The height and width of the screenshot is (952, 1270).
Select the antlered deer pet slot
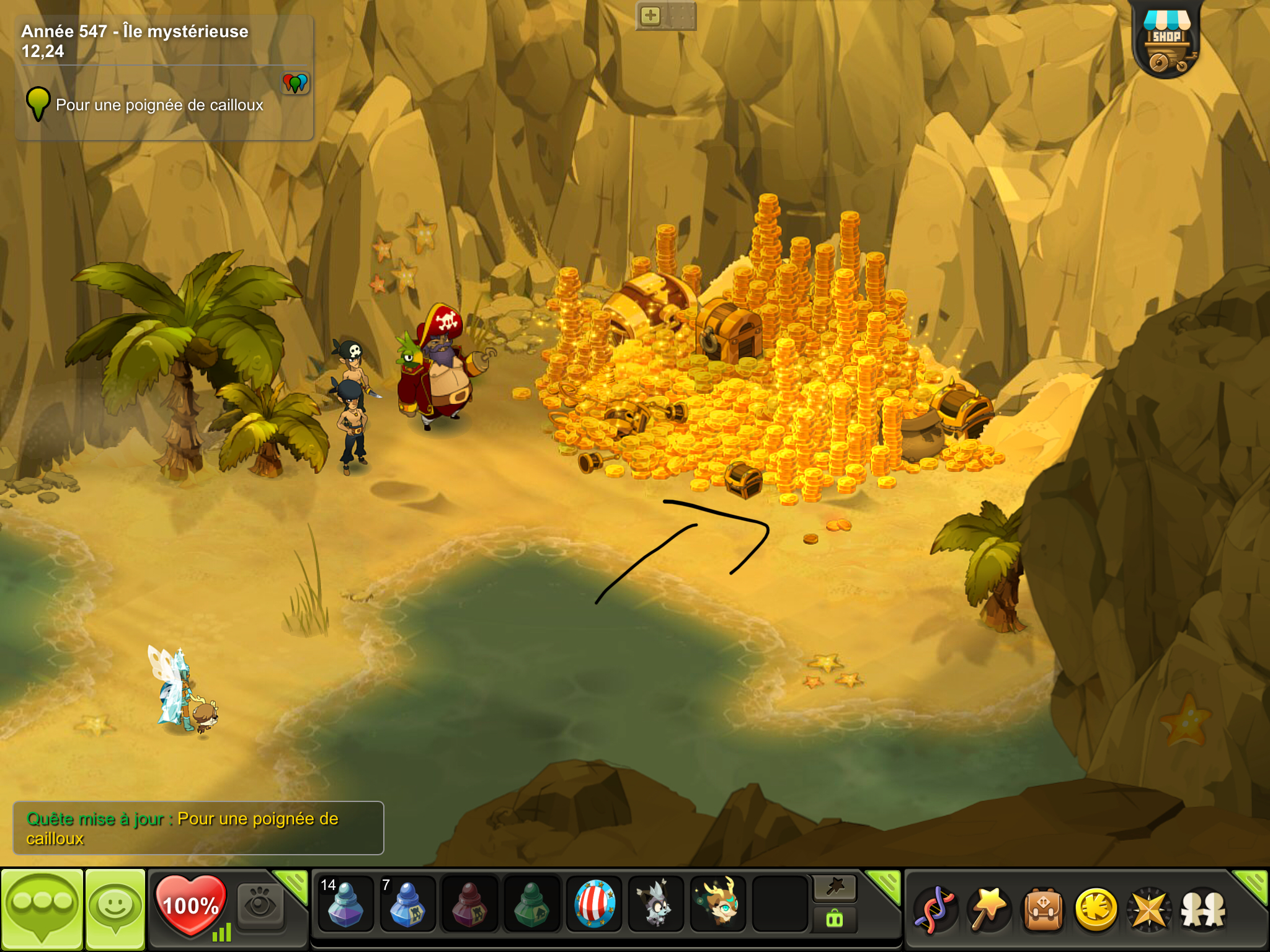pyautogui.click(x=718, y=904)
